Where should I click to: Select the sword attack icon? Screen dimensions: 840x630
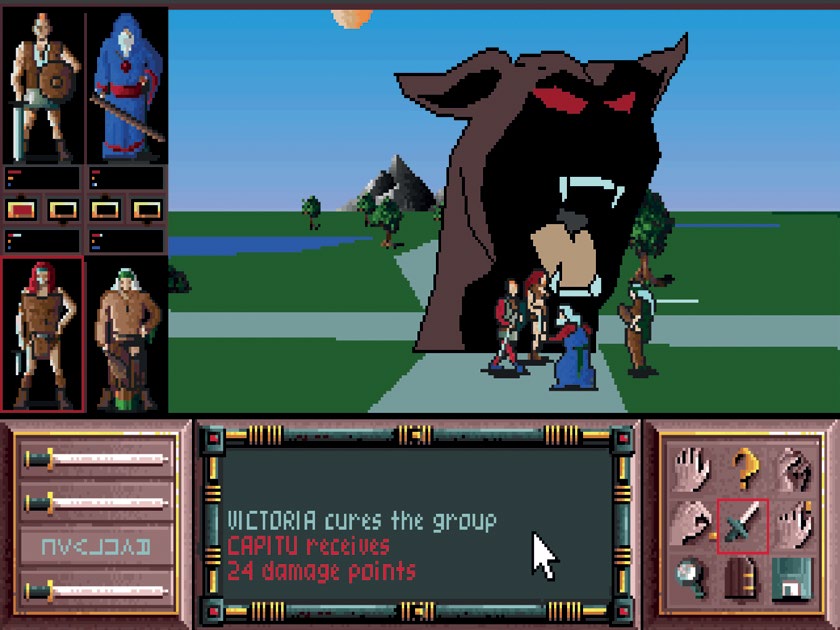pos(742,525)
